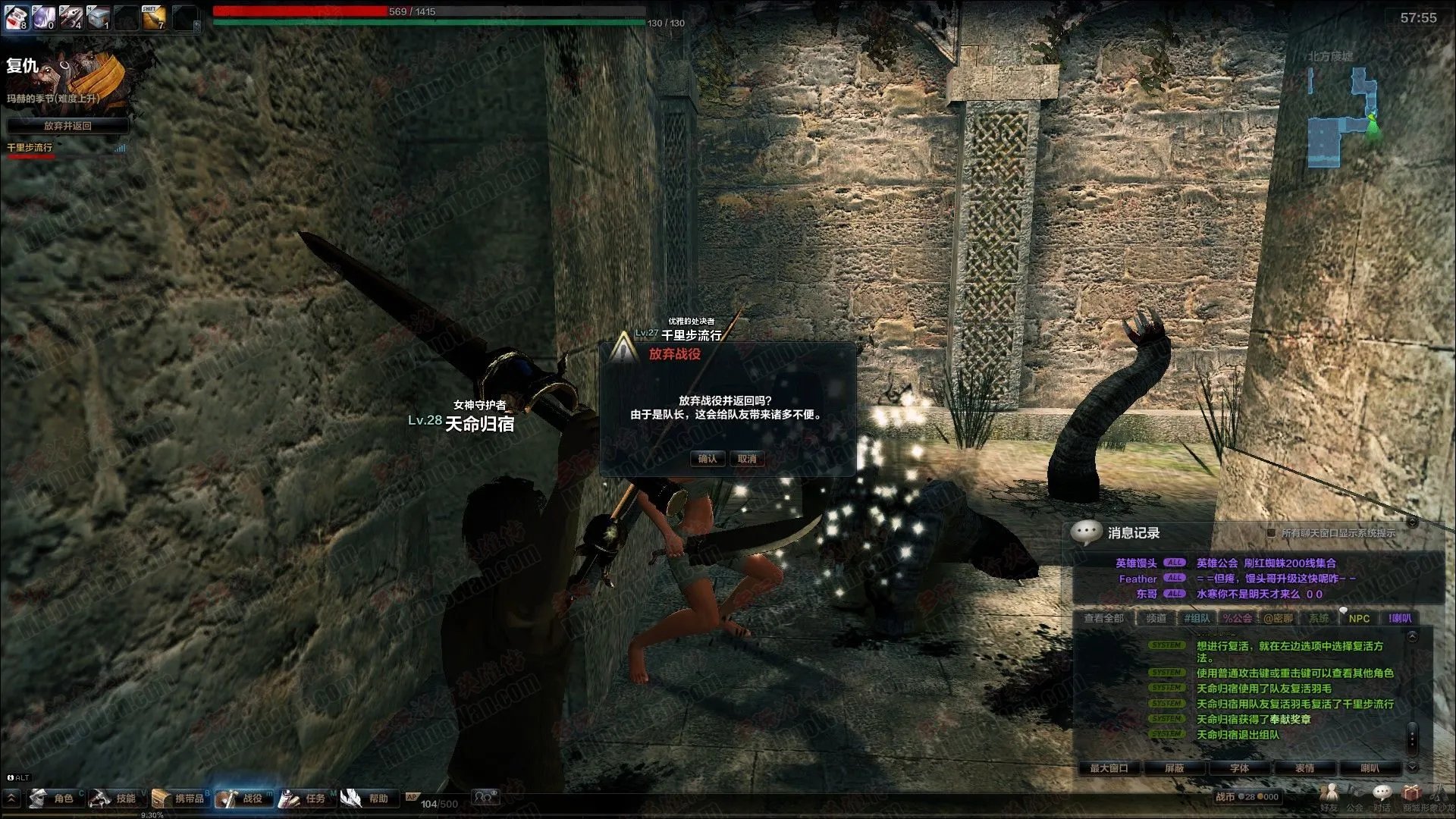Select the spear item in hotbar slot 3

point(71,17)
